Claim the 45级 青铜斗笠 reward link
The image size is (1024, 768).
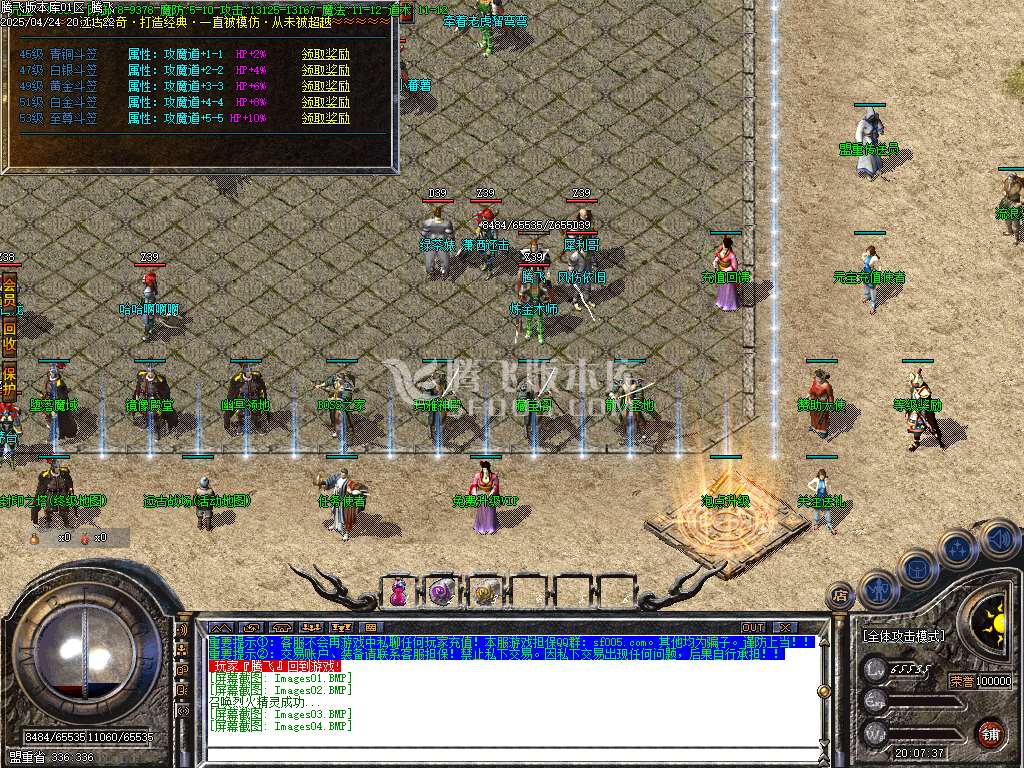[325, 55]
